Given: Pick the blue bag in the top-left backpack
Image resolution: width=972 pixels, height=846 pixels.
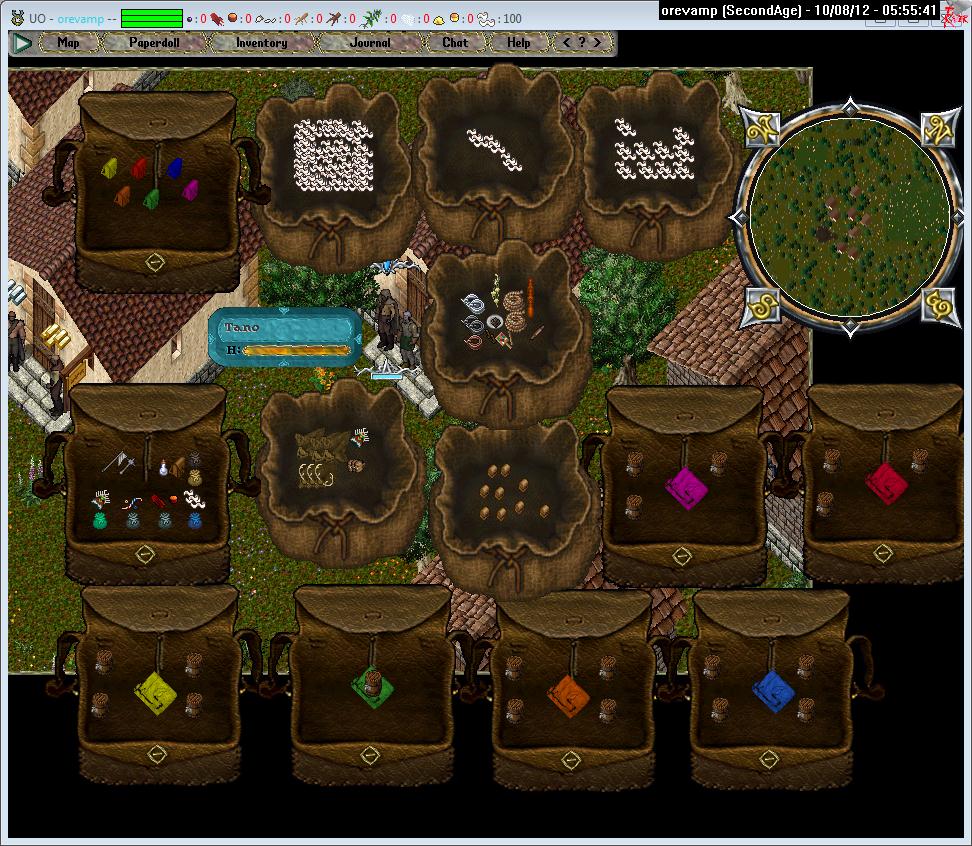Looking at the screenshot, I should click(176, 168).
